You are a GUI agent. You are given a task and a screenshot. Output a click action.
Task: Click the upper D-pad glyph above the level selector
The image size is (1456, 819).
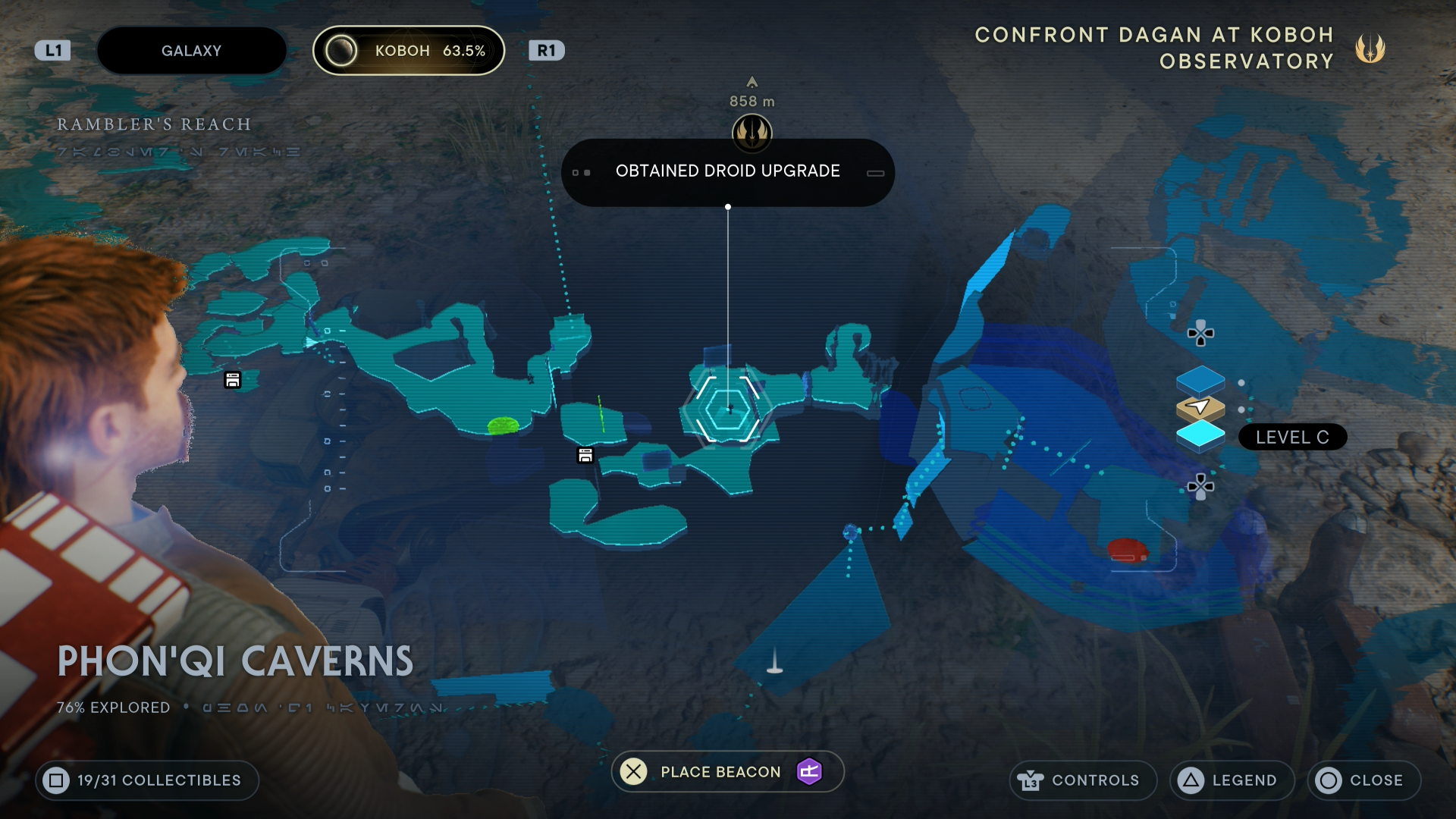pos(1201,332)
